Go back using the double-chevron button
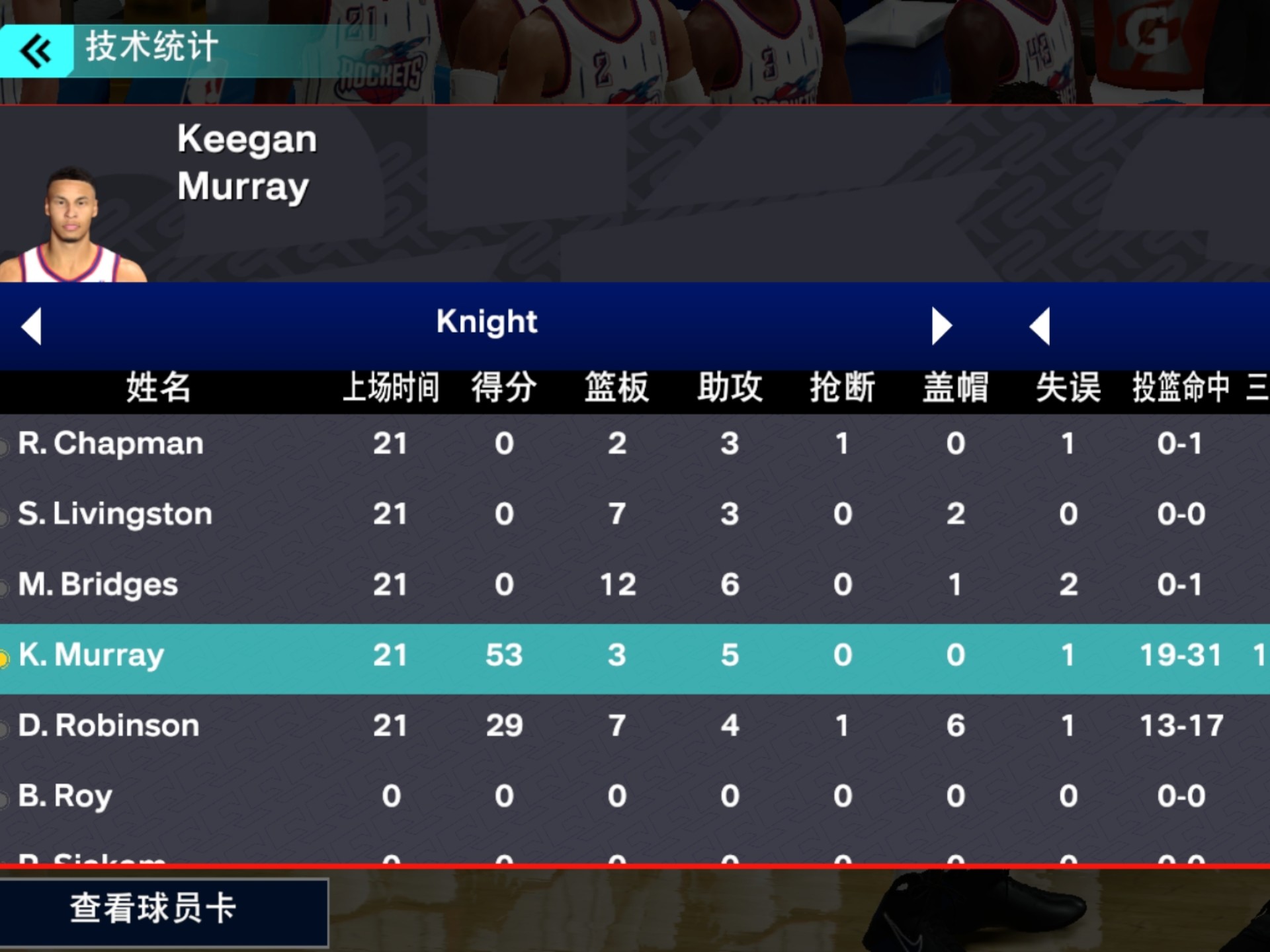This screenshot has width=1270, height=952. pyautogui.click(x=36, y=52)
